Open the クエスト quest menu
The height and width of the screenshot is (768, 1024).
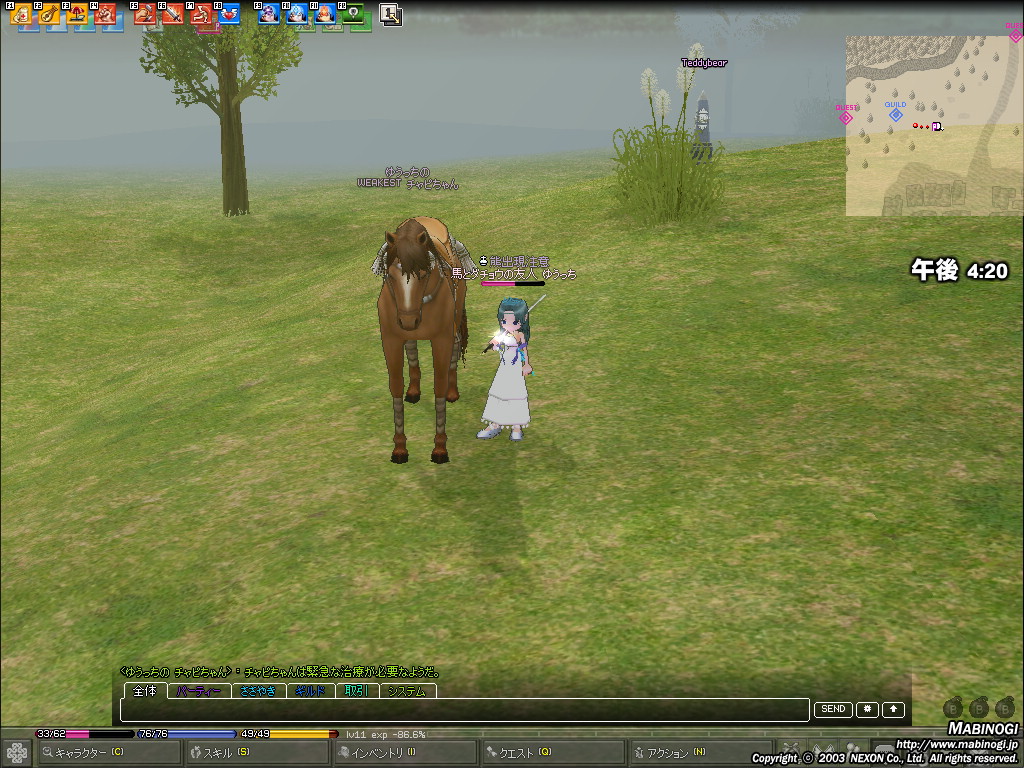click(x=522, y=752)
